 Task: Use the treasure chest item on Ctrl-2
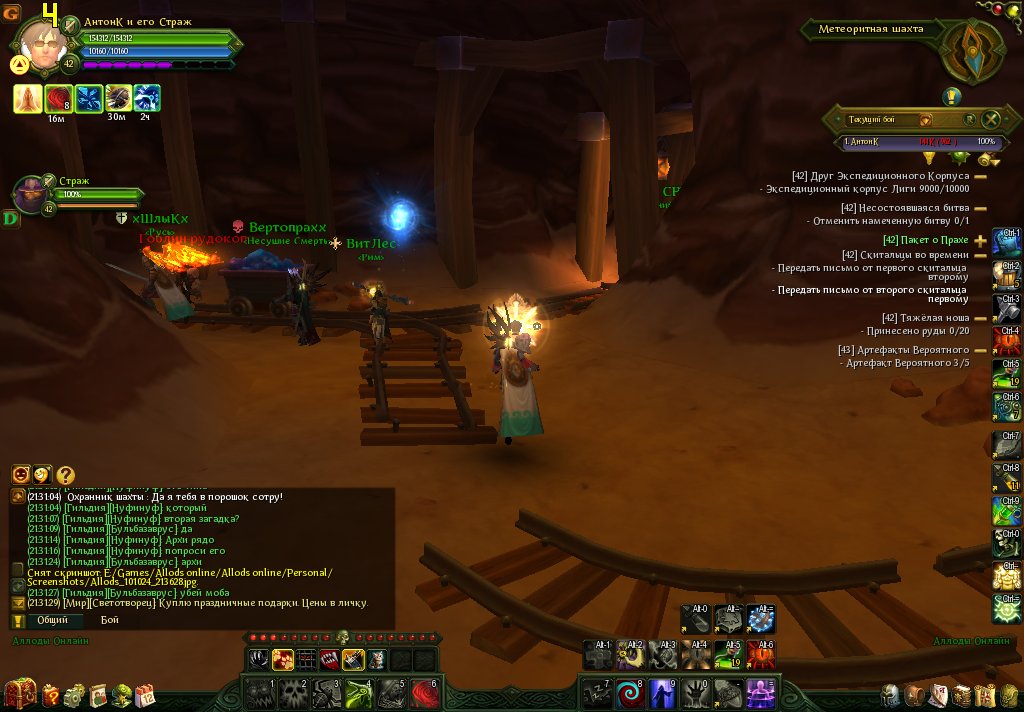tap(1006, 273)
